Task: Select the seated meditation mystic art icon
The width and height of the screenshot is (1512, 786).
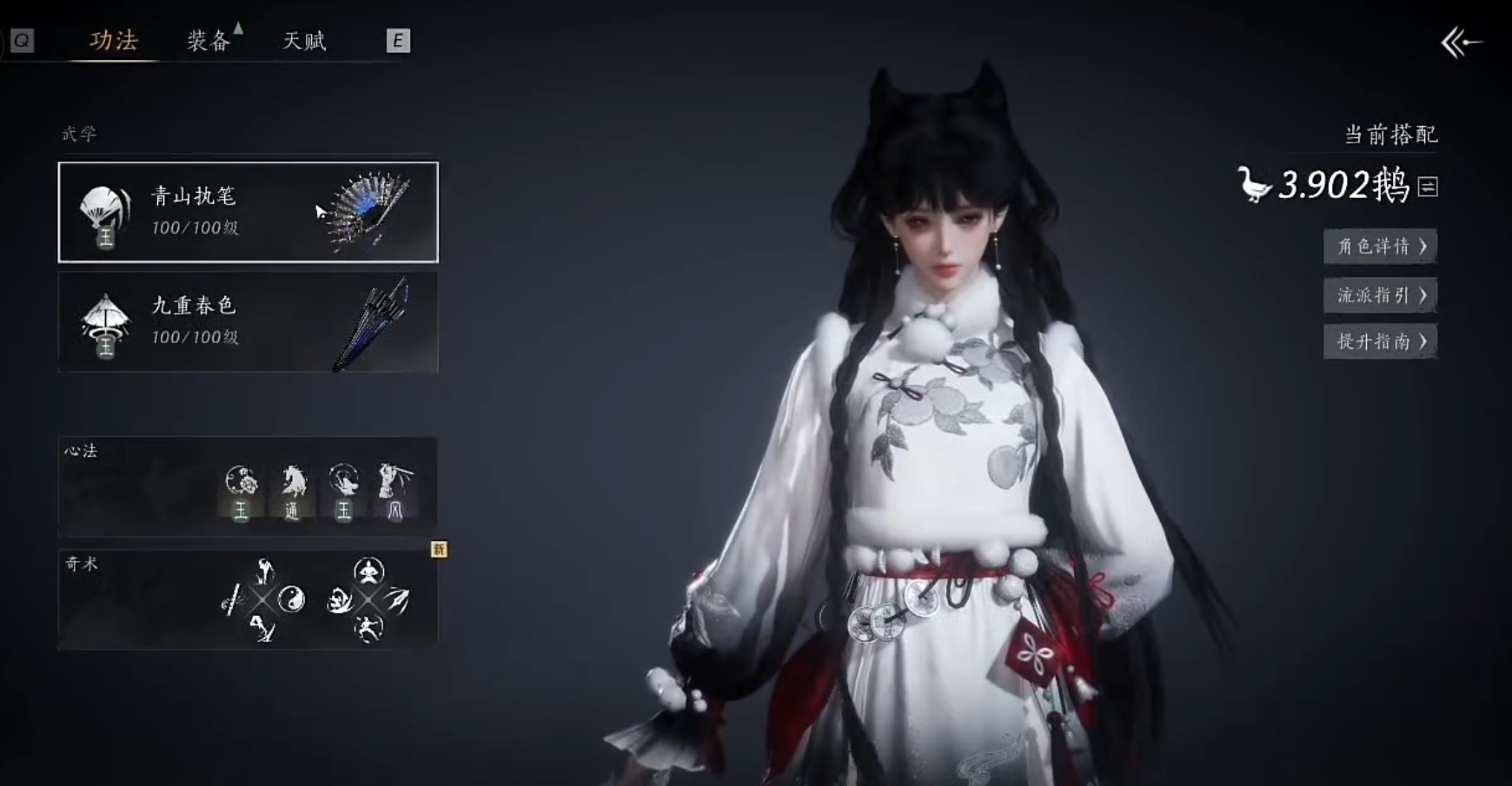Action: click(368, 571)
